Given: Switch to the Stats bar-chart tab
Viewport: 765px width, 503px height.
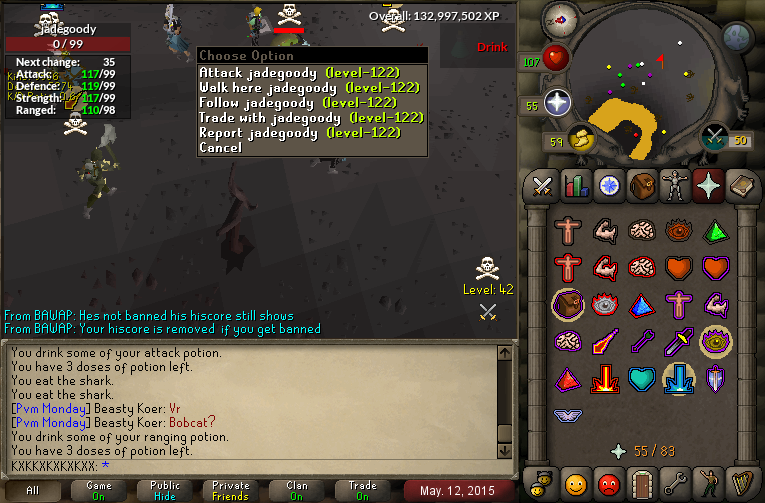Looking at the screenshot, I should pos(575,186).
